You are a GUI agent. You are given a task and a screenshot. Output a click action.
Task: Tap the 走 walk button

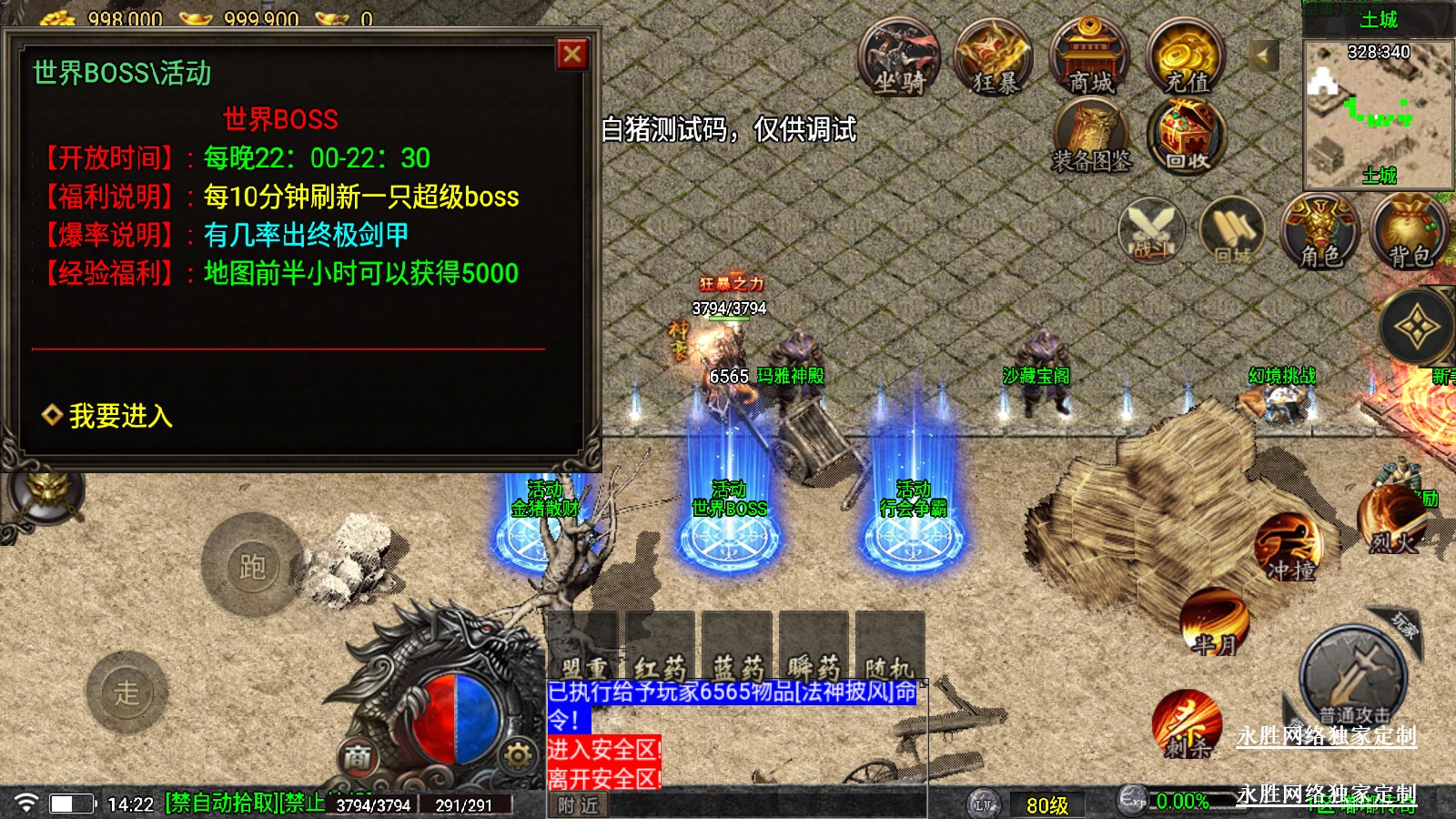click(126, 693)
